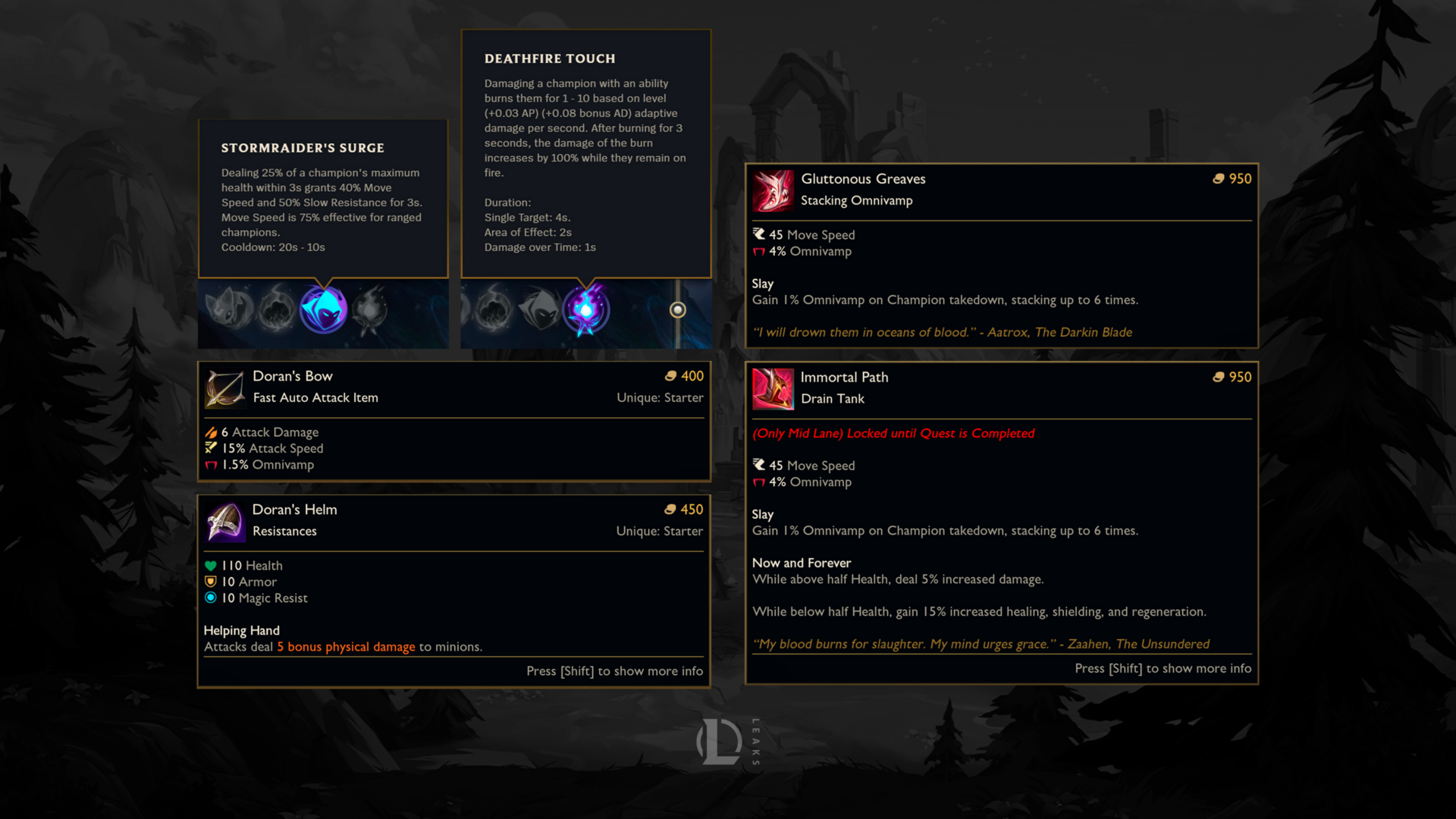Click the Move Speed icon on Immortal Path
Image resolution: width=1456 pixels, height=819 pixels.
(x=758, y=465)
